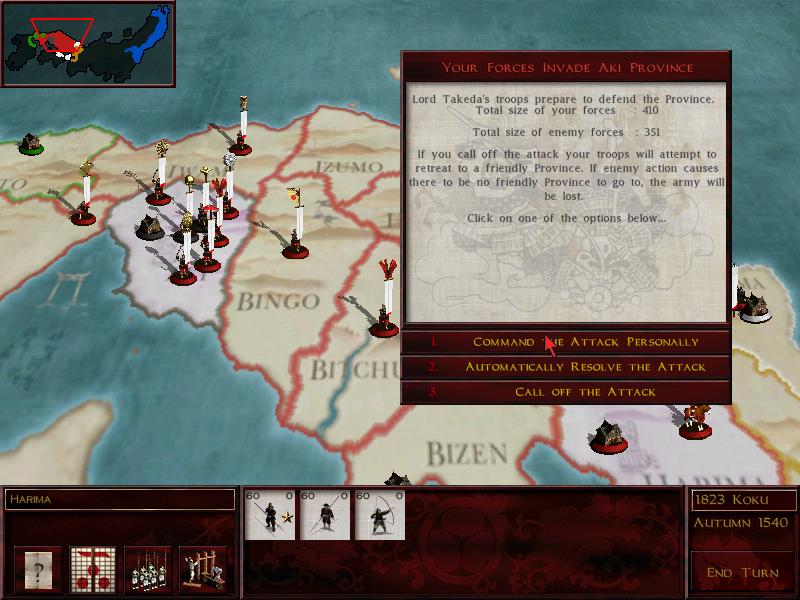Choose Command the Attack Personally

(585, 342)
